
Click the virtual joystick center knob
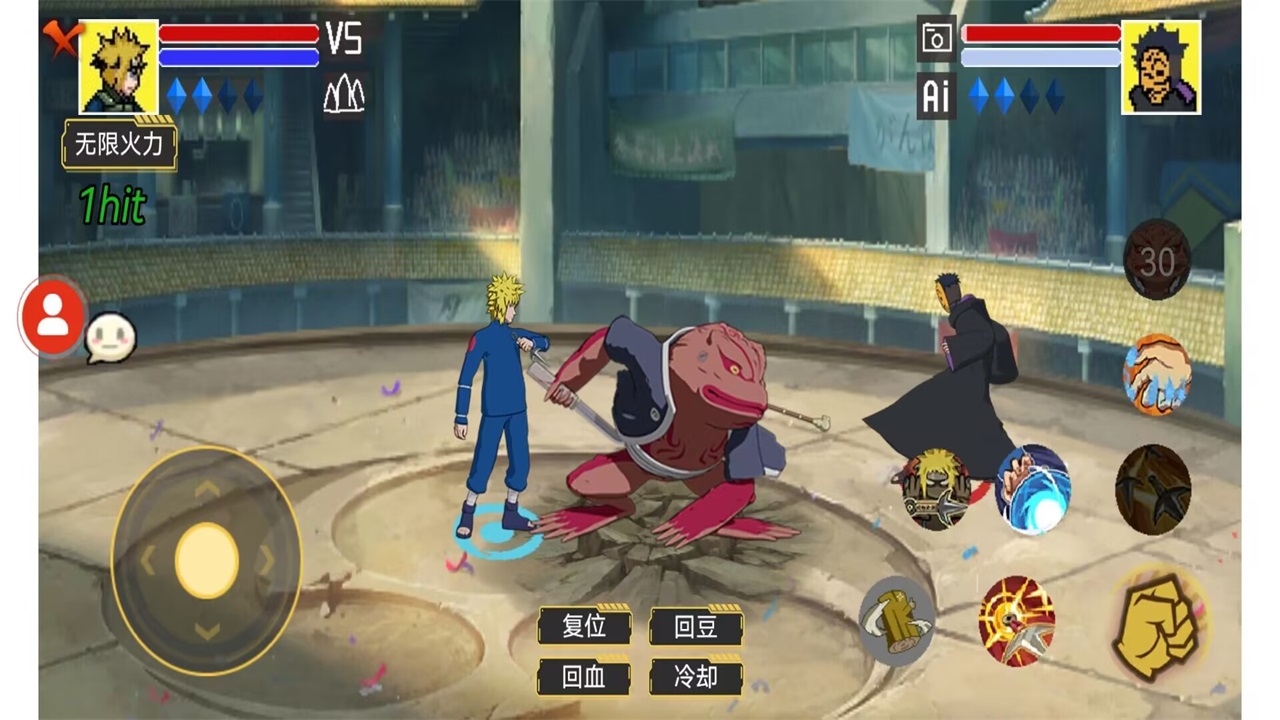(207, 560)
